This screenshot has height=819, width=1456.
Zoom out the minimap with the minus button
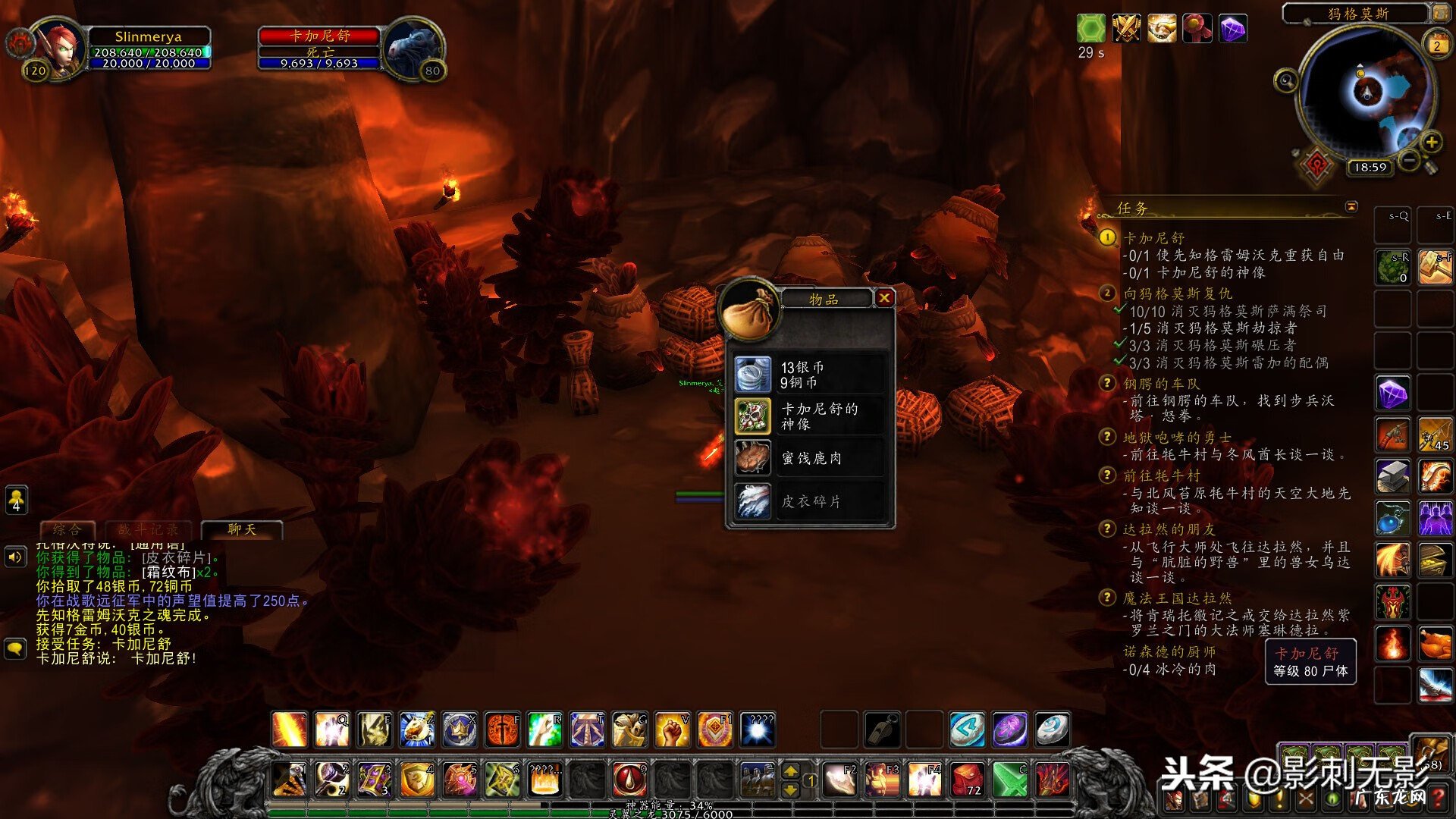coord(1408,160)
